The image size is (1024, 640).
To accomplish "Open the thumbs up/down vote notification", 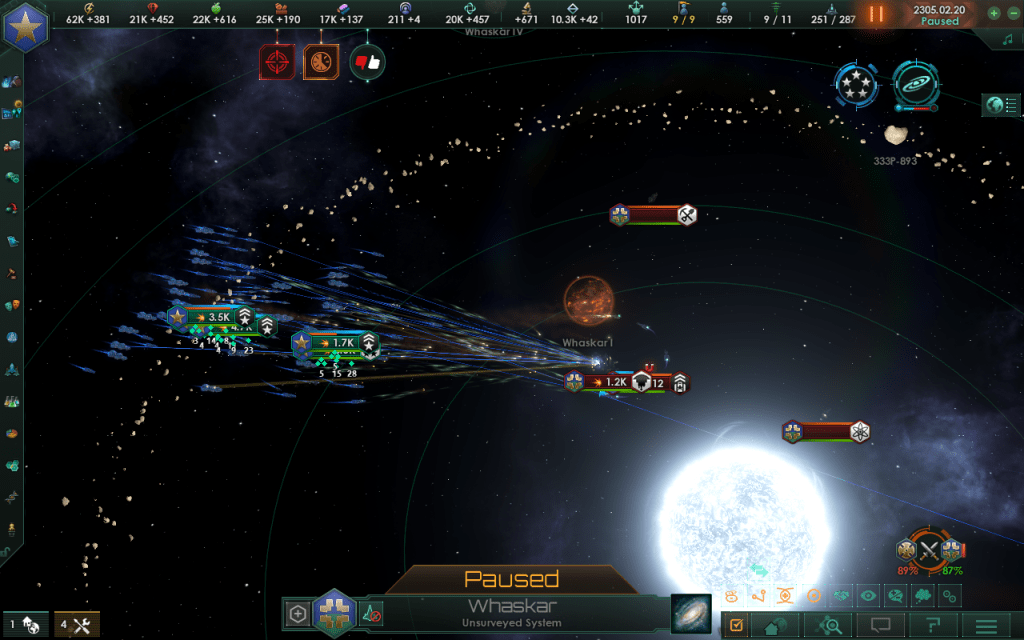I will coord(367,61).
